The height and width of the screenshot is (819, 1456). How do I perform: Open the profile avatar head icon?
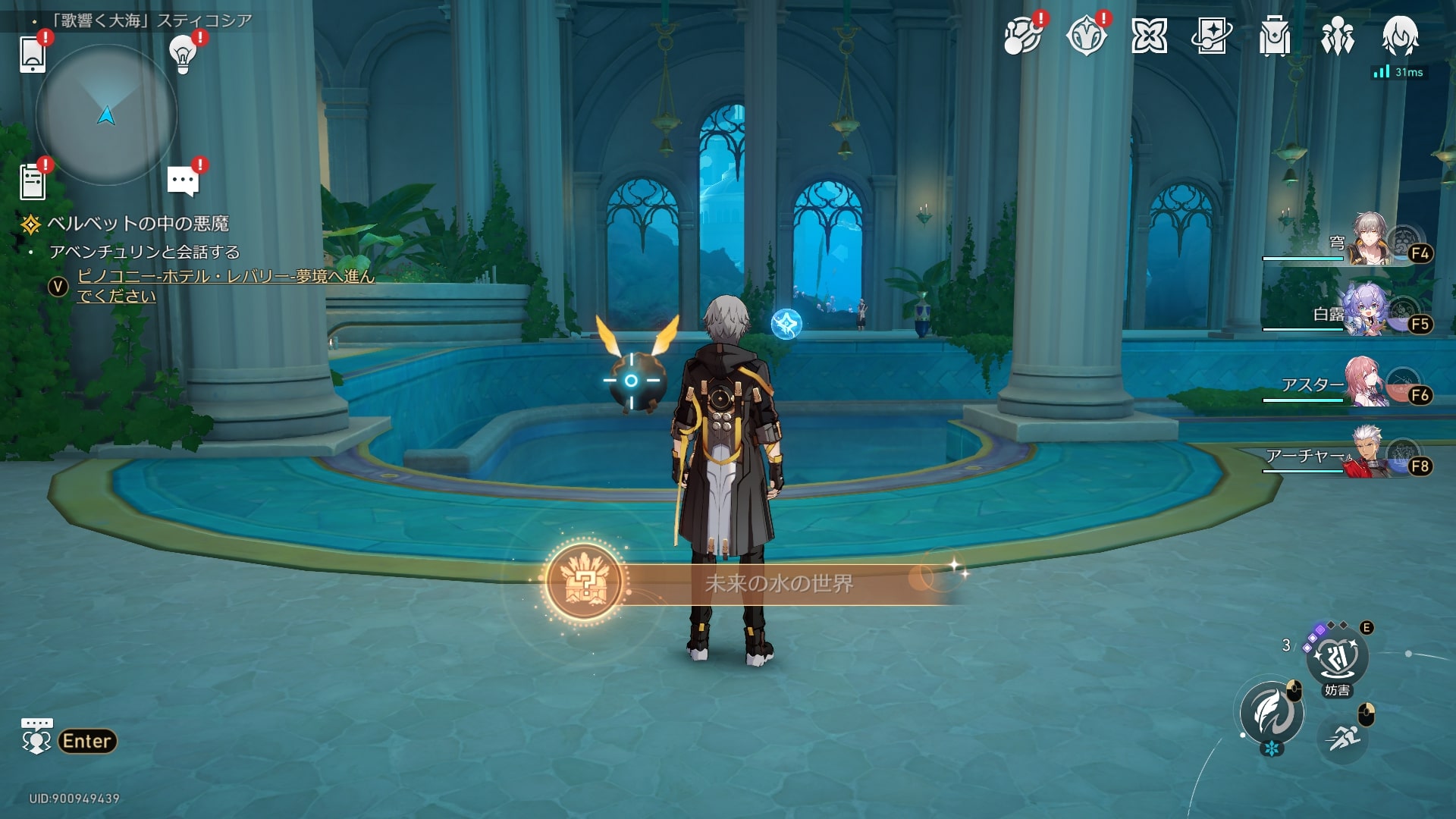[1400, 36]
